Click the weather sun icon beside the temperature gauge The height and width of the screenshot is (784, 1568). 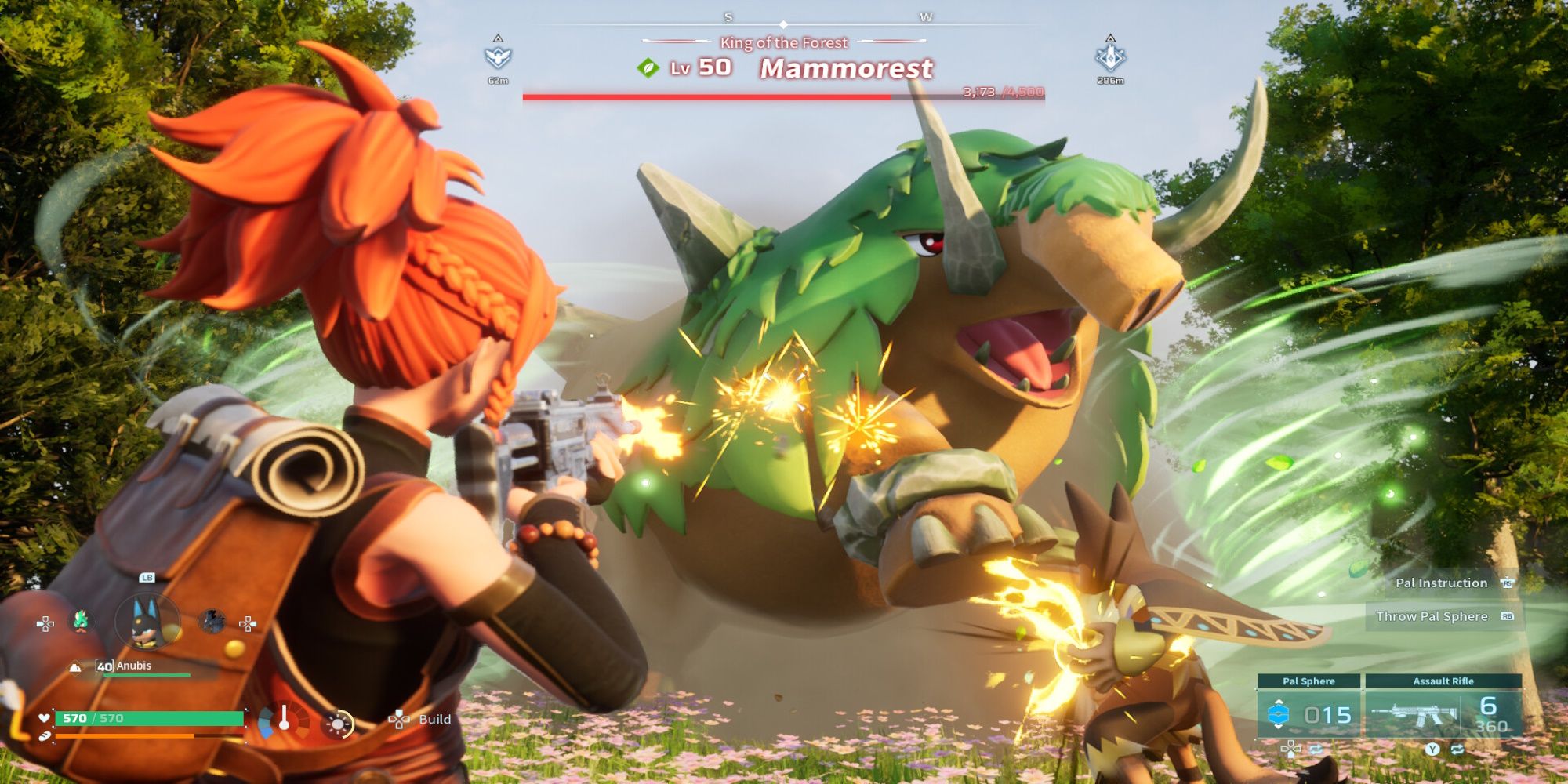pos(339,723)
